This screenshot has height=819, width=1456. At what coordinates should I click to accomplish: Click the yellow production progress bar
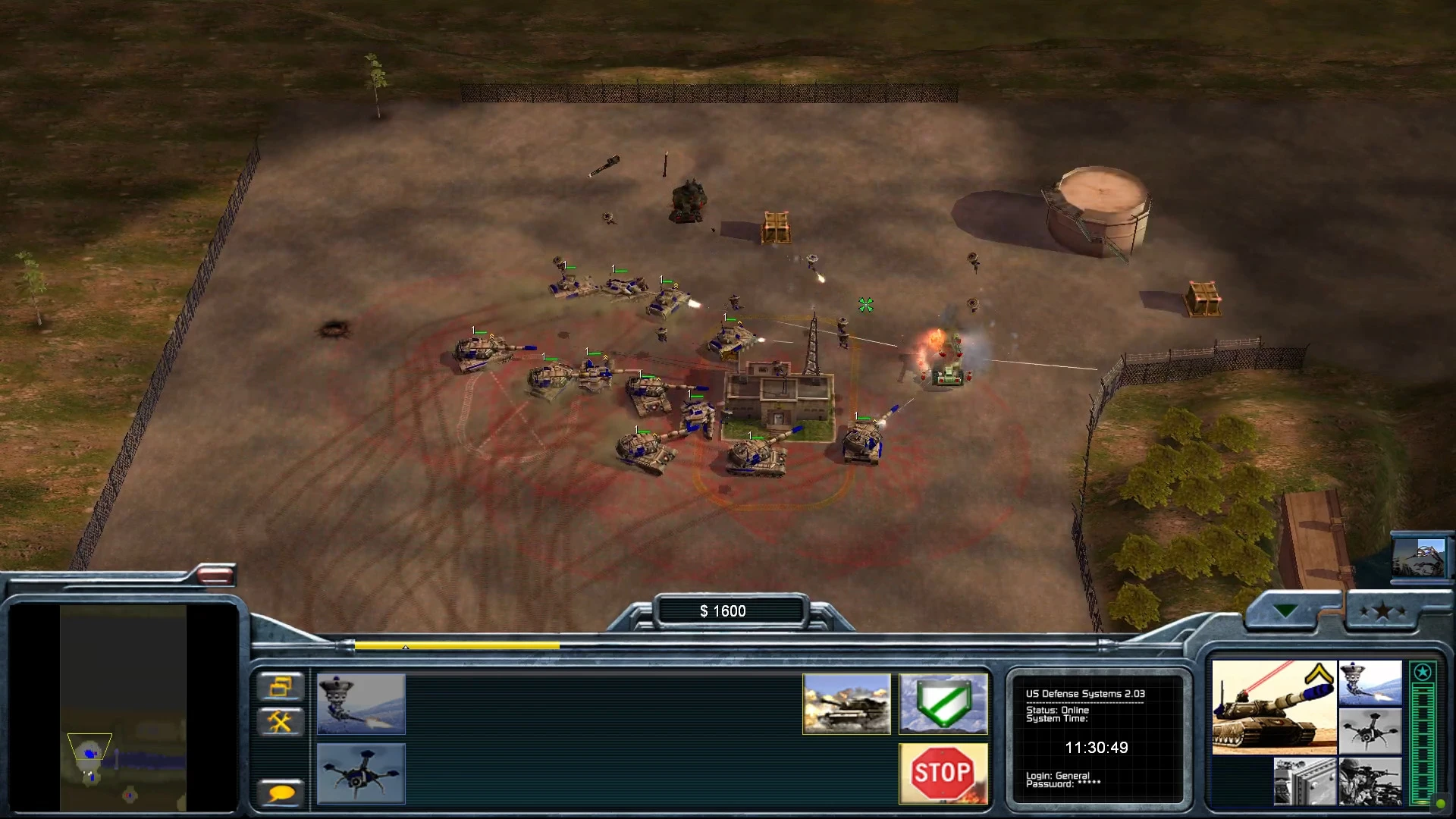point(455,646)
